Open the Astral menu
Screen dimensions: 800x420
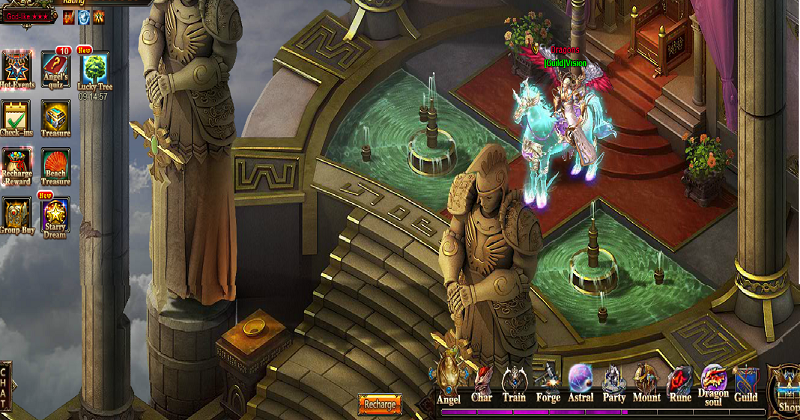click(x=580, y=381)
